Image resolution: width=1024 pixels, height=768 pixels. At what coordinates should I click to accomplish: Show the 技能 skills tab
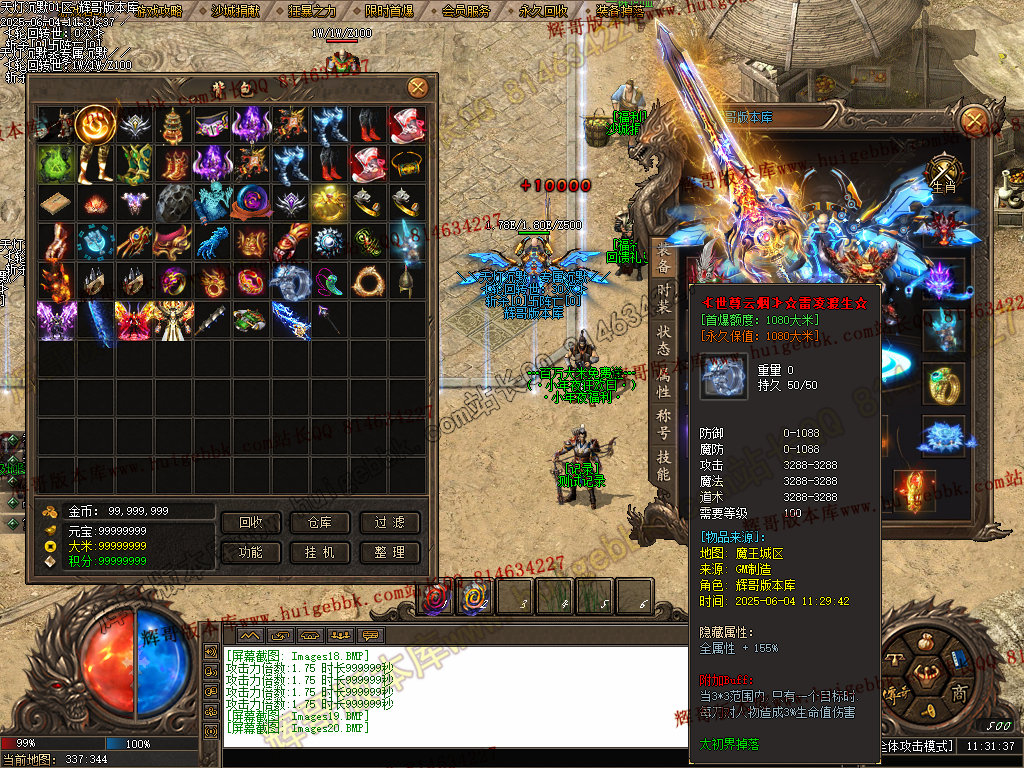click(663, 465)
